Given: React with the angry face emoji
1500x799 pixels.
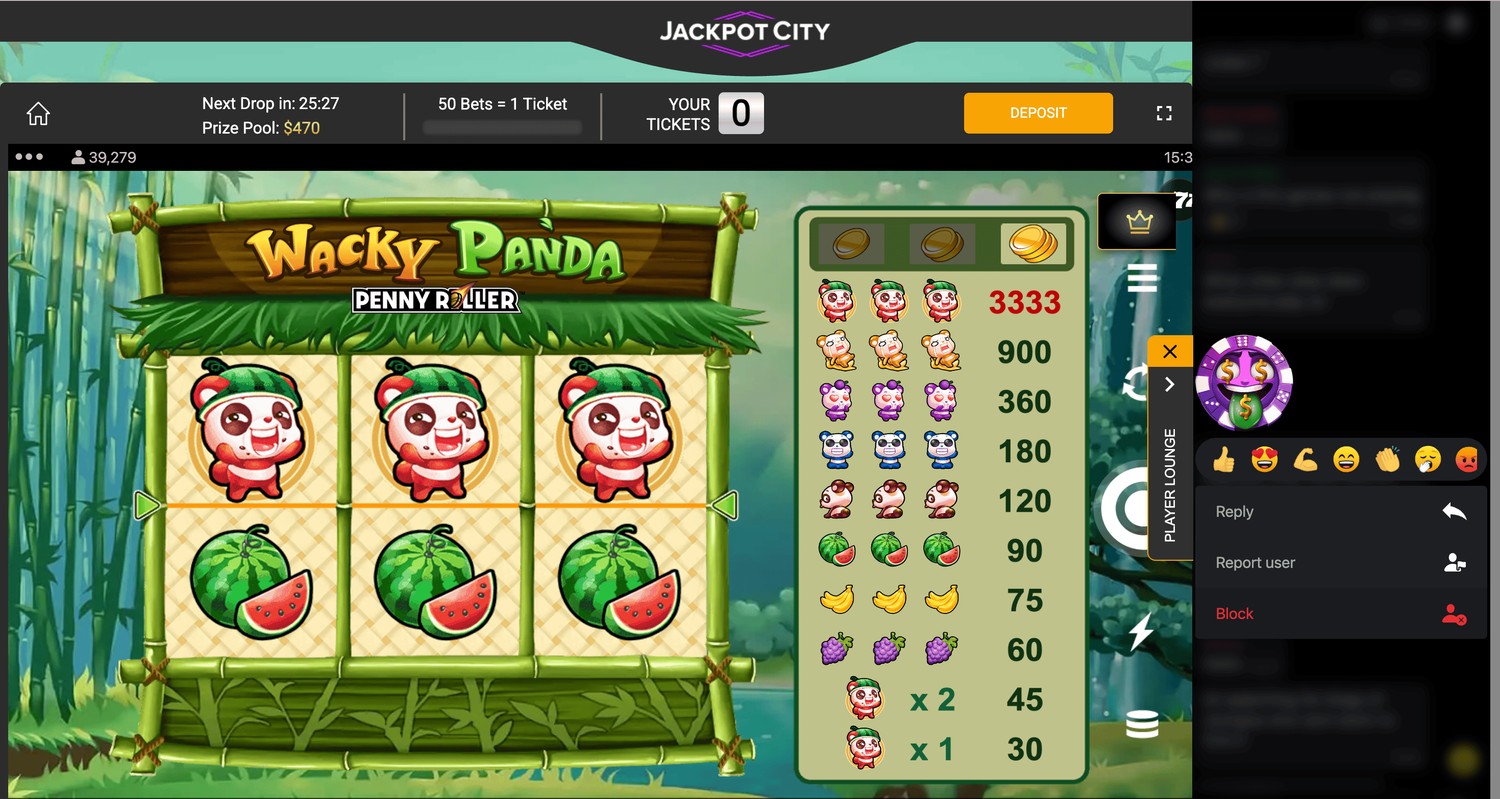Looking at the screenshot, I should pos(1466,460).
